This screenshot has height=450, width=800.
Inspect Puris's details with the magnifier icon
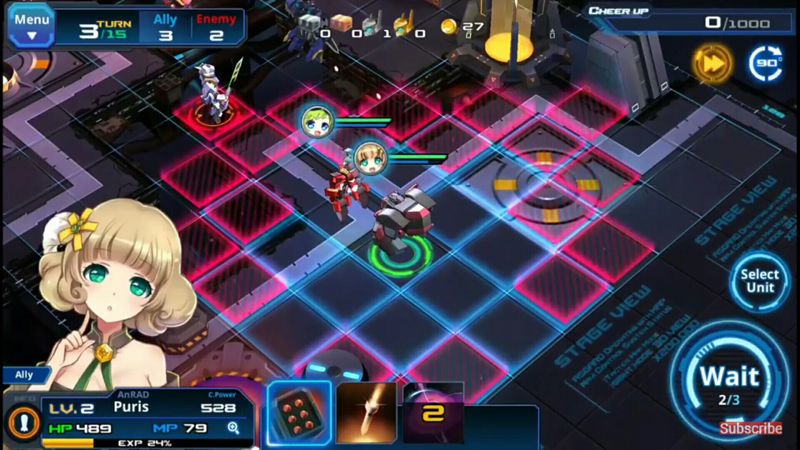234,428
